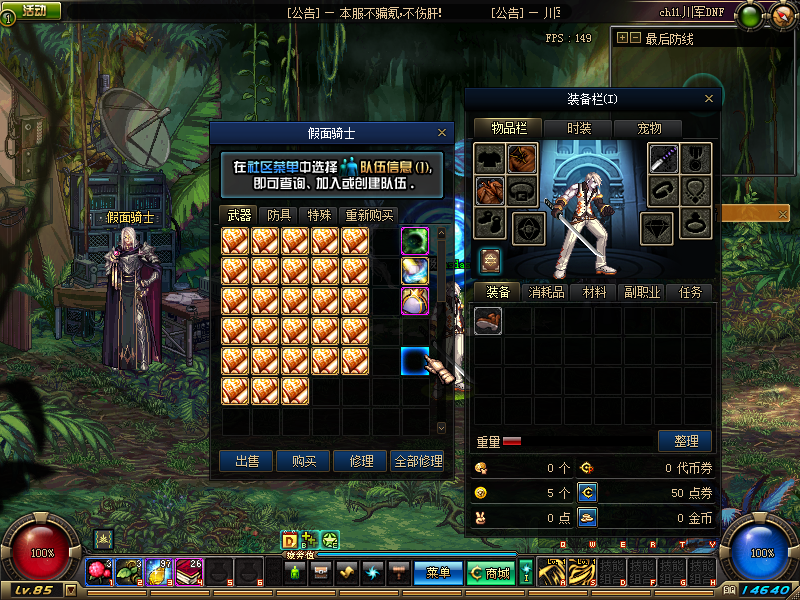Activate the 全部修理 button
Screen dimensions: 800x600
(417, 461)
